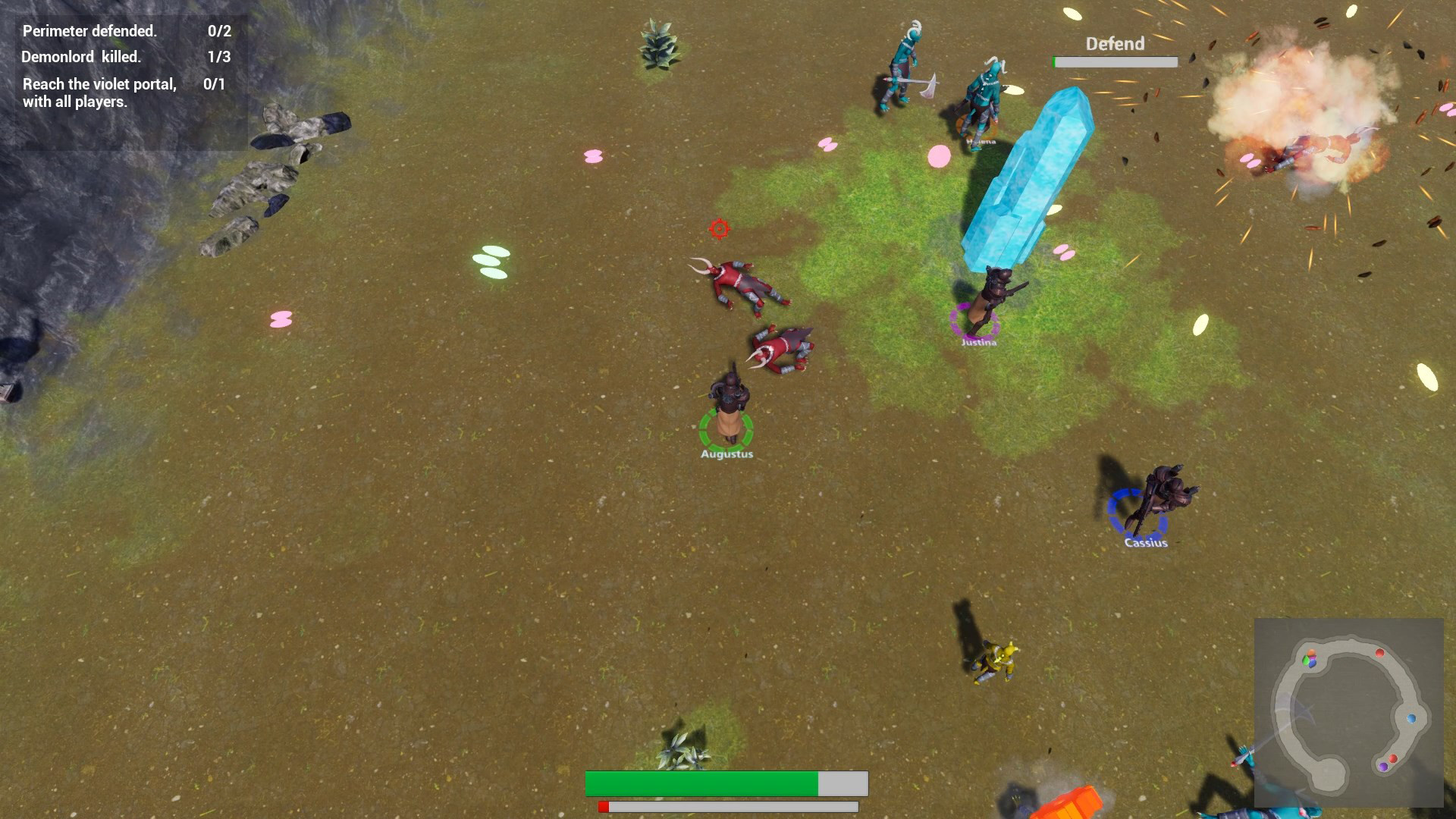Image resolution: width=1456 pixels, height=819 pixels.
Task: Expand the 'Perimeter defended' objective entry
Action: click(x=89, y=32)
